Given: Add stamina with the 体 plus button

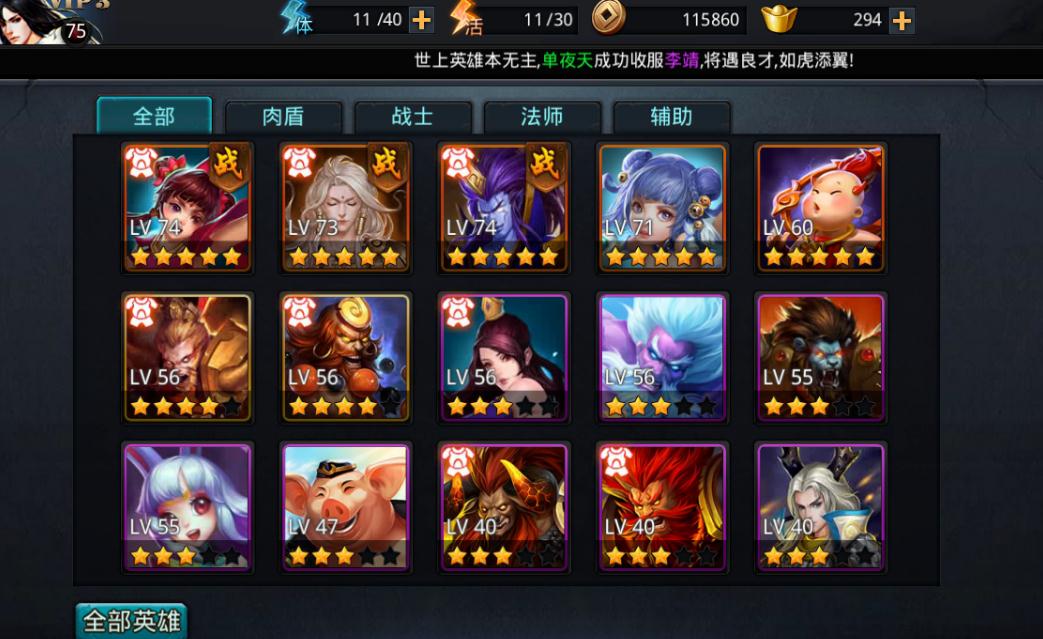Looking at the screenshot, I should 422,19.
